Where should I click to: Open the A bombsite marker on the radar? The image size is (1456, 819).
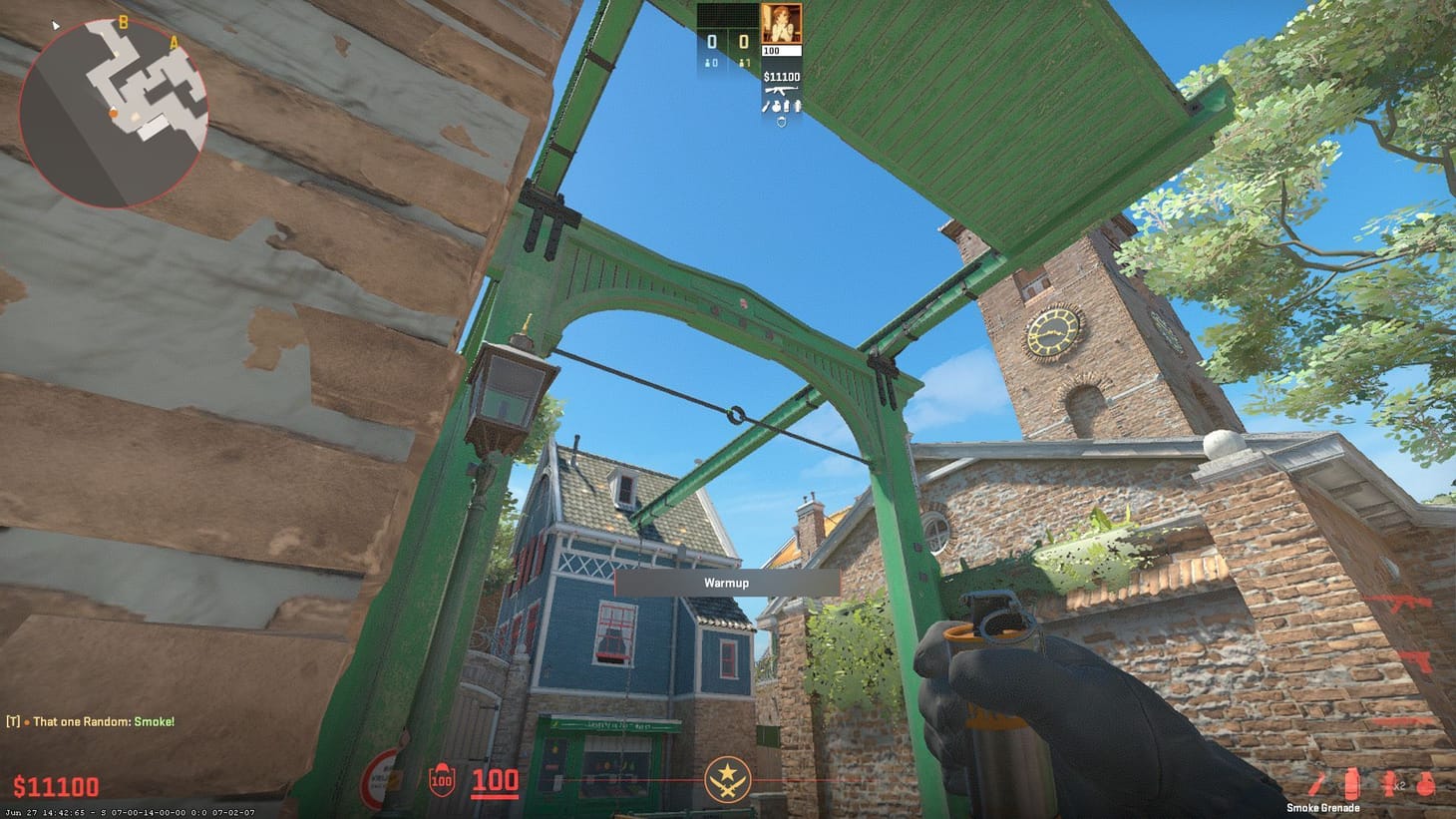point(174,43)
